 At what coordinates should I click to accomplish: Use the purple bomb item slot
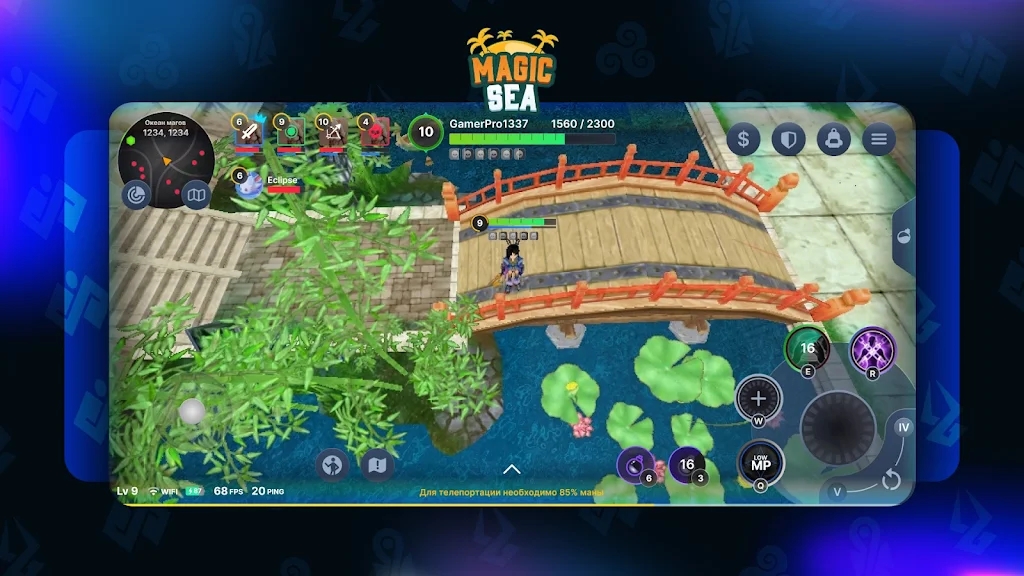pyautogui.click(x=636, y=464)
